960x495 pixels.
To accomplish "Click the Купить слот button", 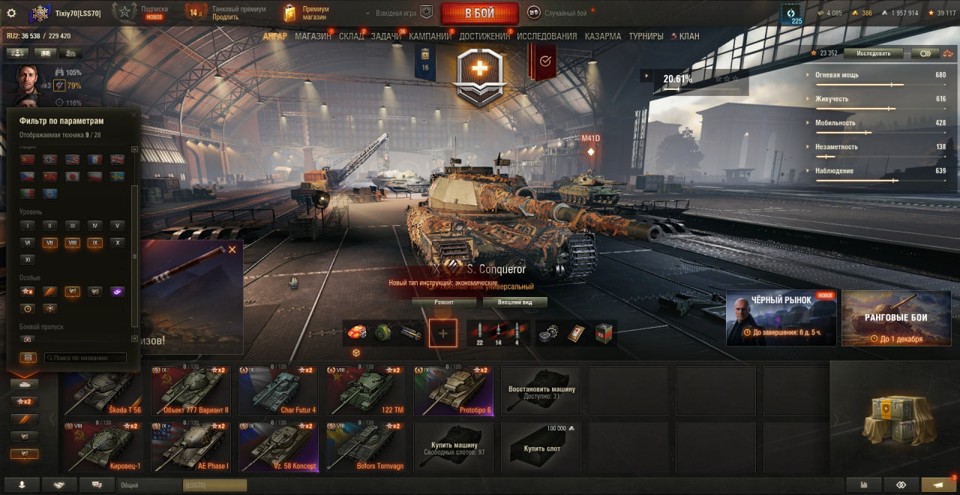I will point(540,447).
